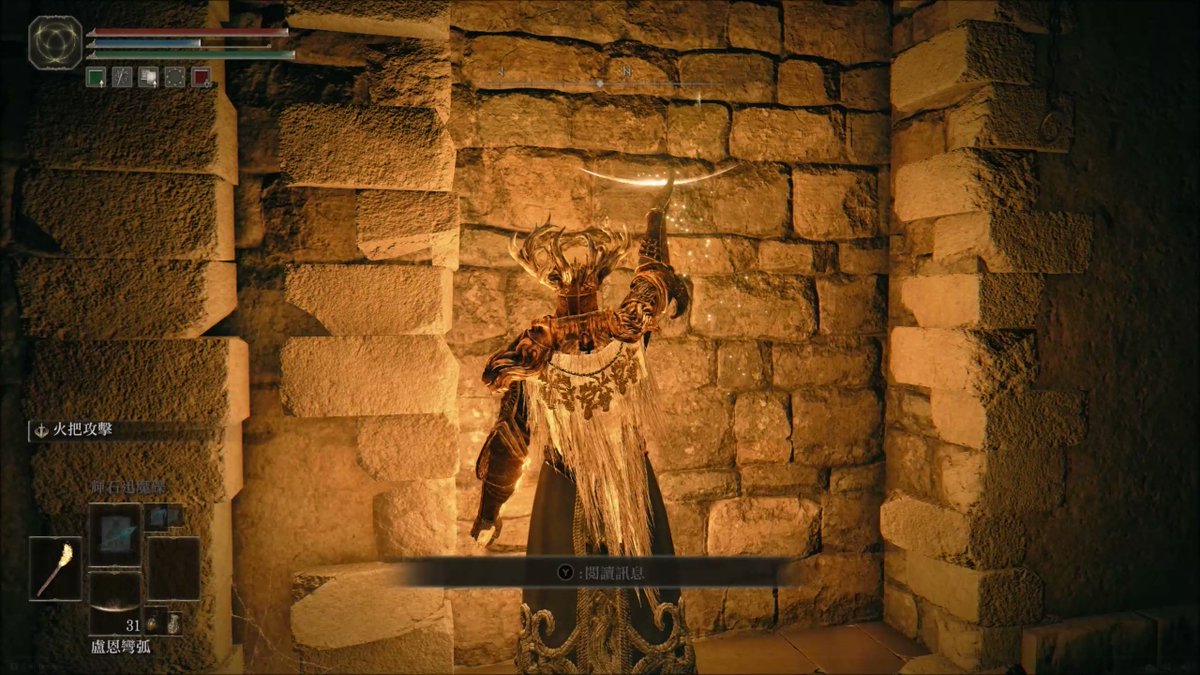Click the red square status effect icon
Screen dimensions: 1200x675
click(200, 77)
